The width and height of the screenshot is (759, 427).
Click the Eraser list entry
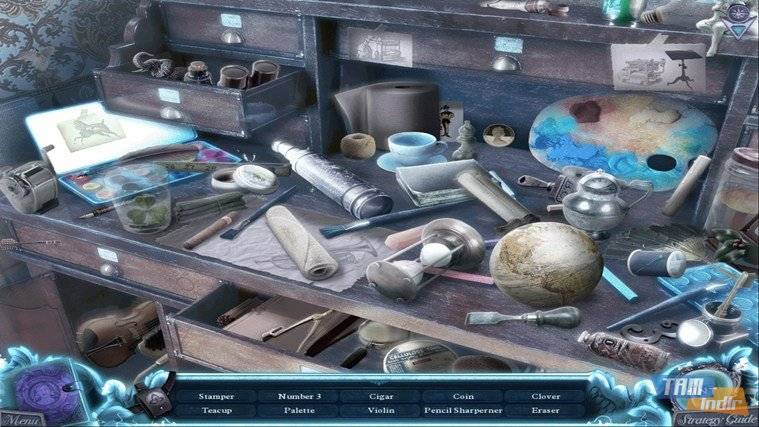[544, 410]
